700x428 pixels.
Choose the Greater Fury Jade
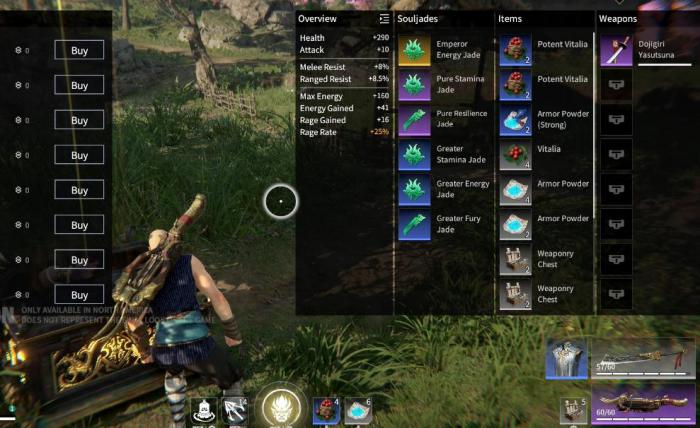(415, 225)
